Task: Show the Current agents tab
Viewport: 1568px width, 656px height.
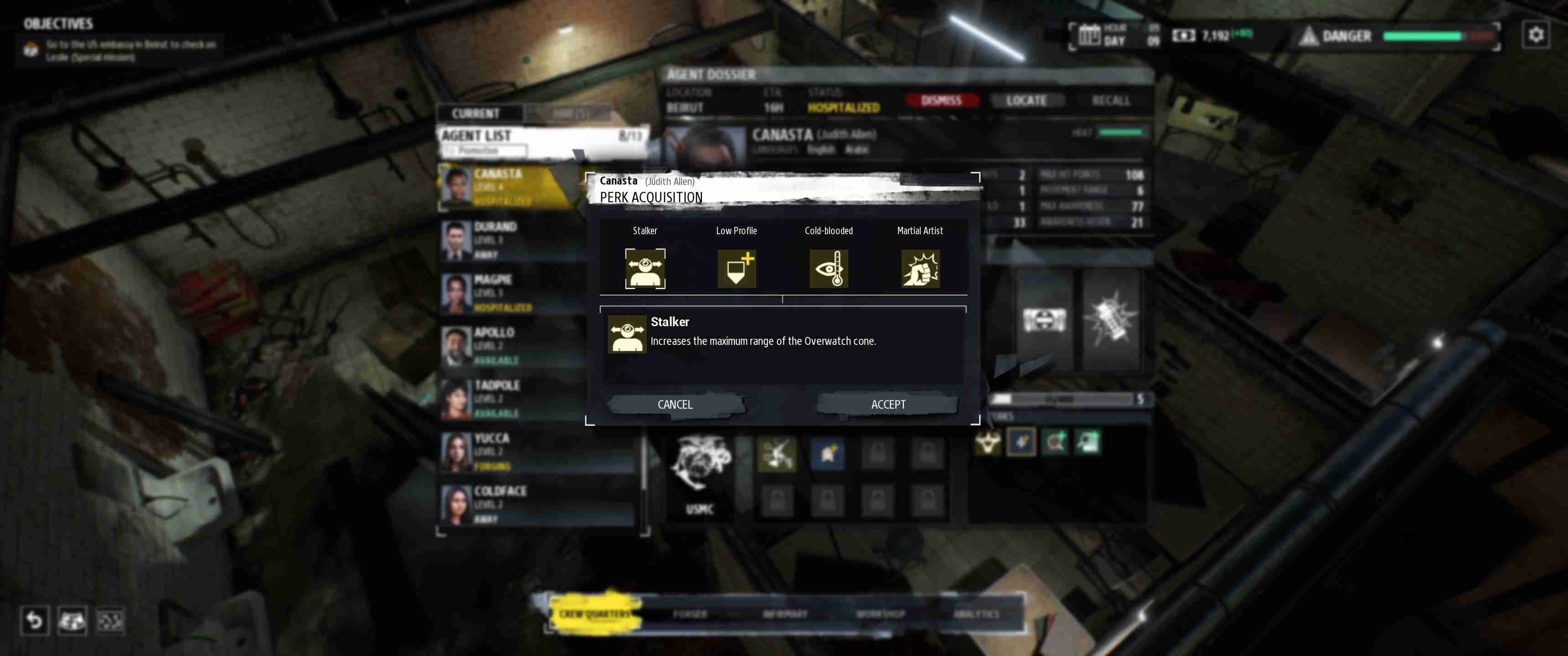Action: pos(475,113)
